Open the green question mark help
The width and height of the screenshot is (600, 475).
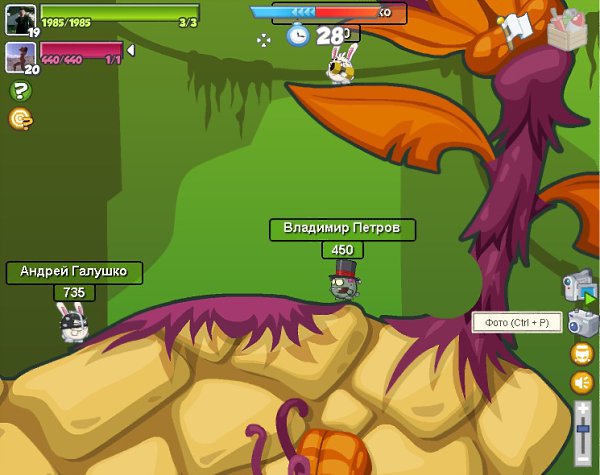19,91
